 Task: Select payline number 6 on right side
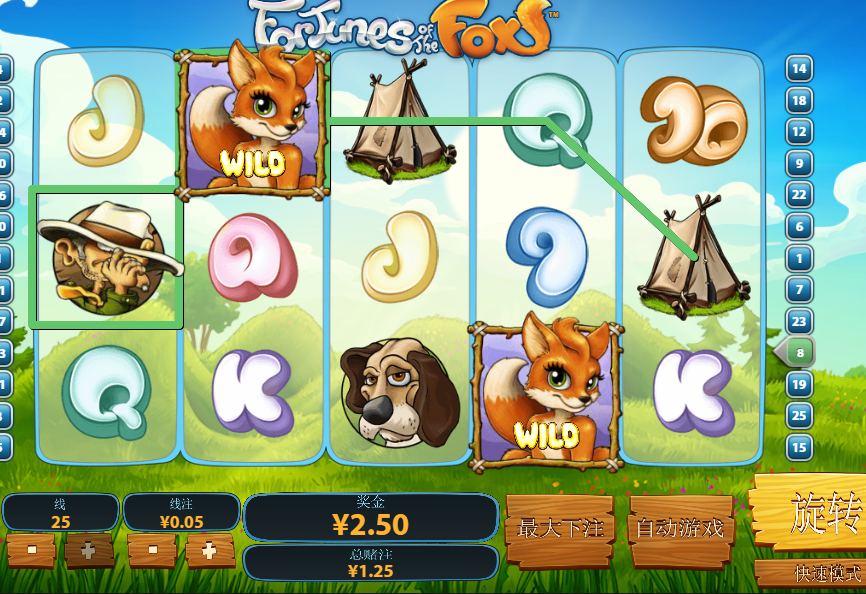click(x=799, y=226)
